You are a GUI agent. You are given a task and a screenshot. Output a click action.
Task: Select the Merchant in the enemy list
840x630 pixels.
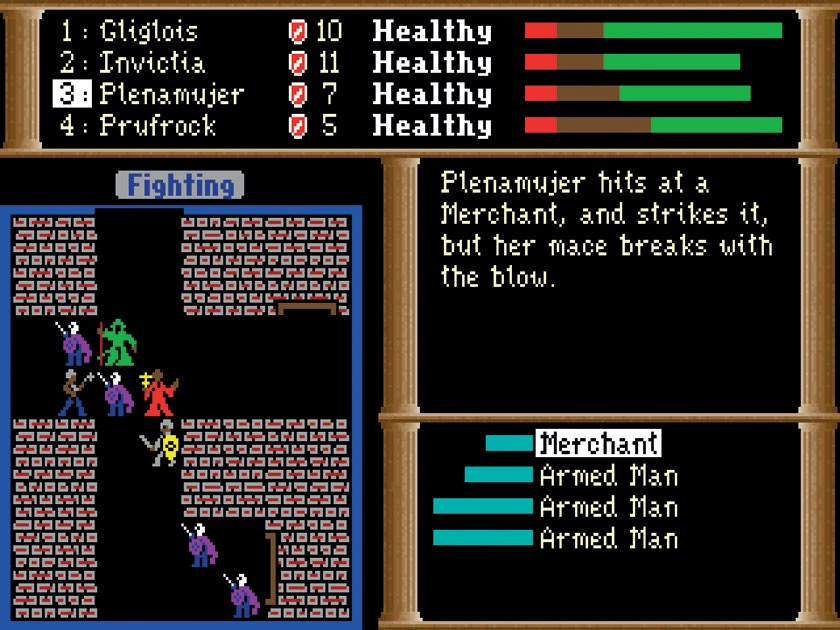tap(598, 443)
